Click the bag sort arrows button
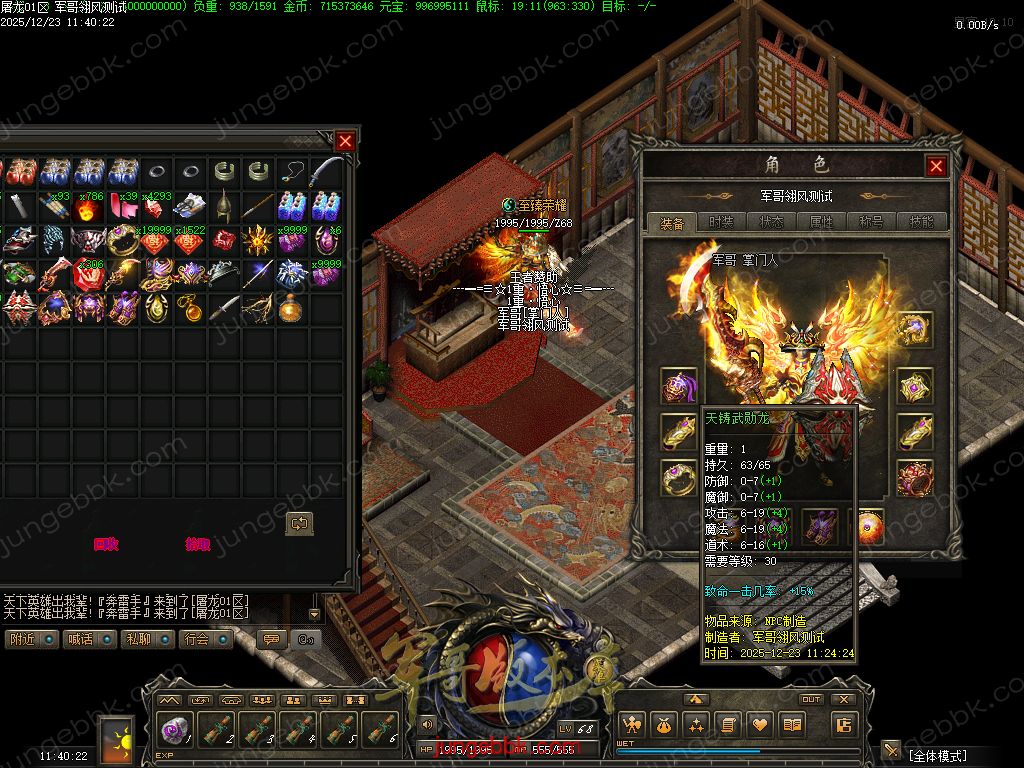The width and height of the screenshot is (1024, 768). click(299, 523)
